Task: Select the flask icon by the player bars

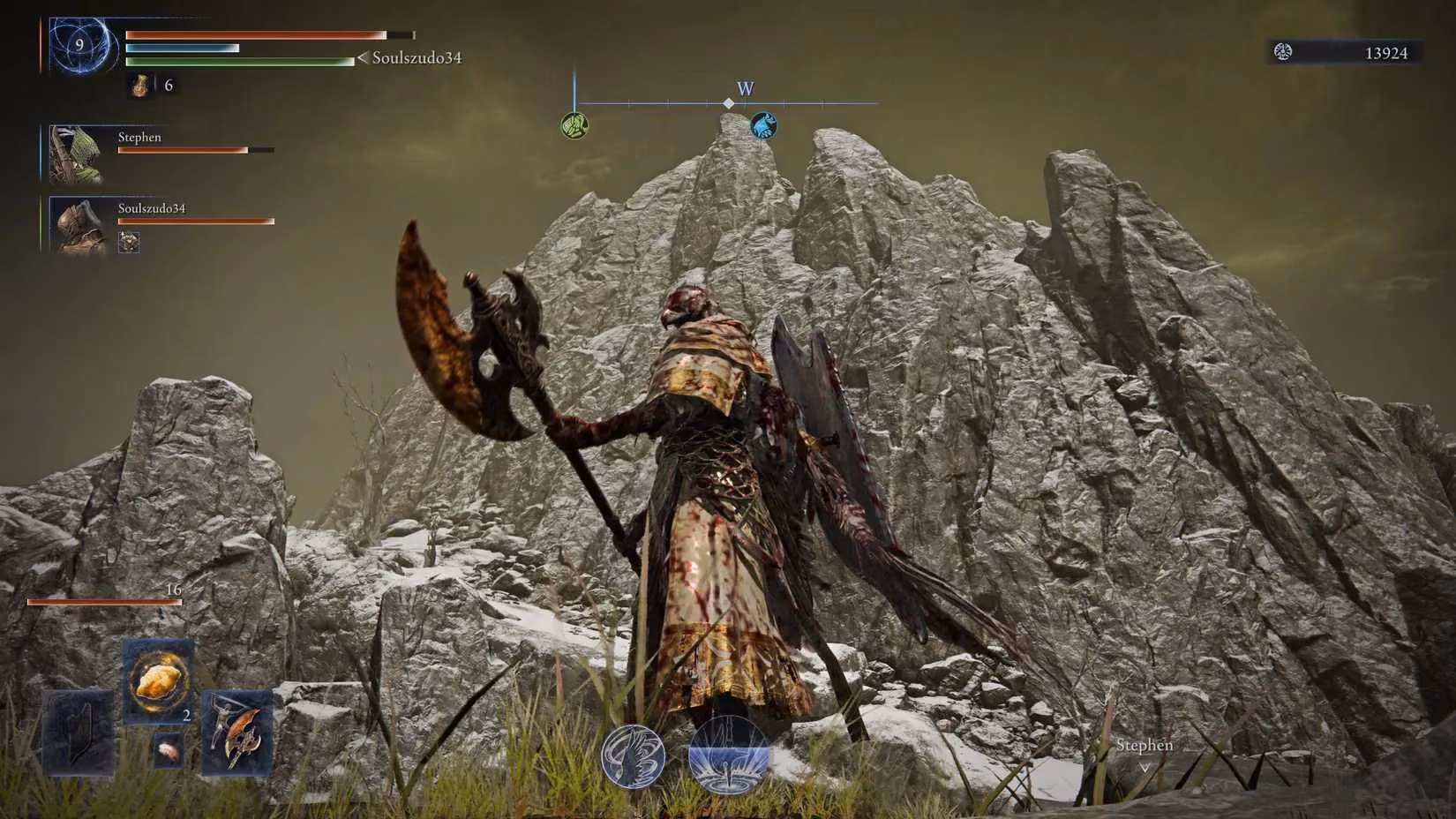Action: [x=140, y=86]
